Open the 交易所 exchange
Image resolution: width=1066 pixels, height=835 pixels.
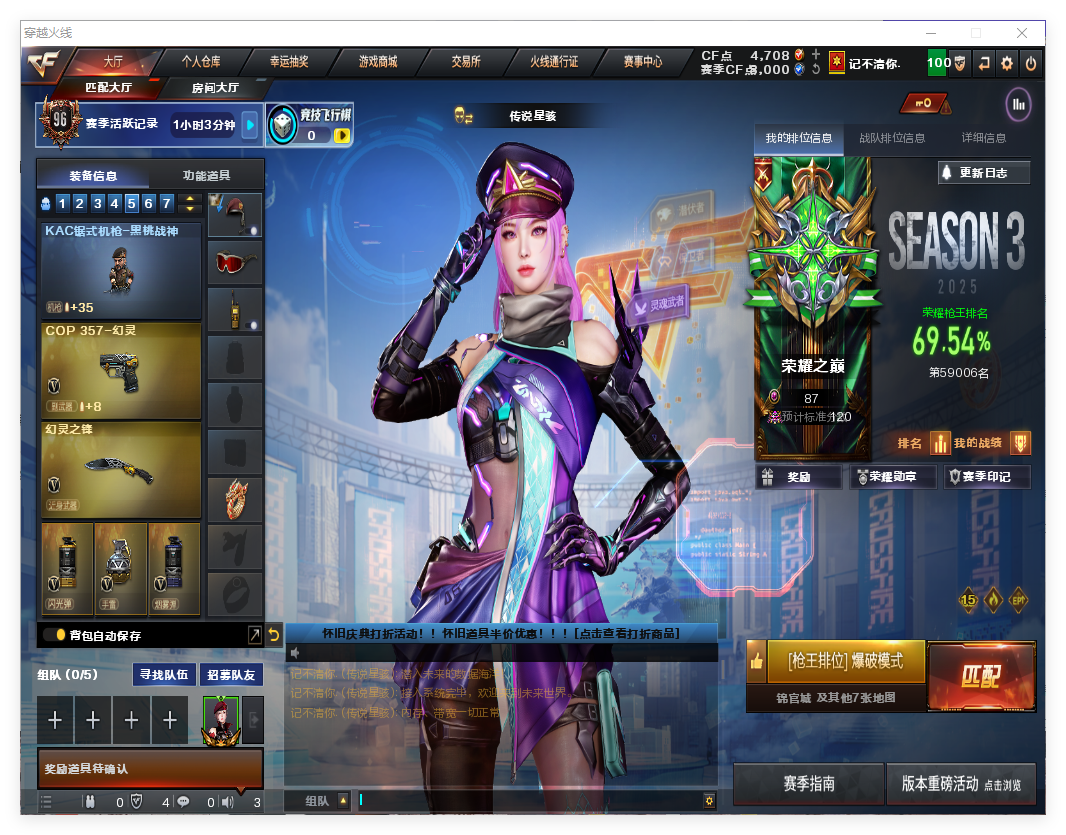tap(466, 61)
